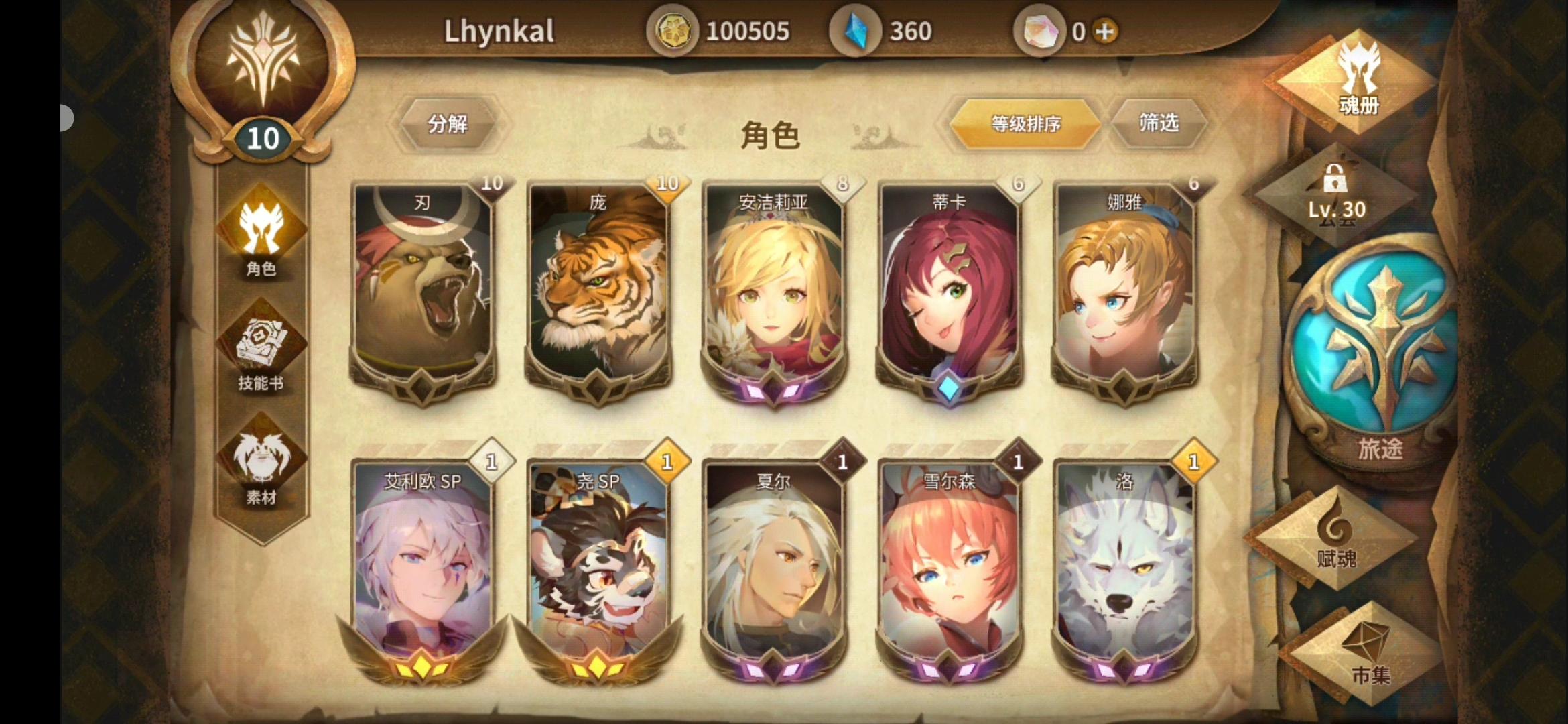1568x724 pixels.
Task: Click the blue crystal currency icon
Action: (856, 30)
